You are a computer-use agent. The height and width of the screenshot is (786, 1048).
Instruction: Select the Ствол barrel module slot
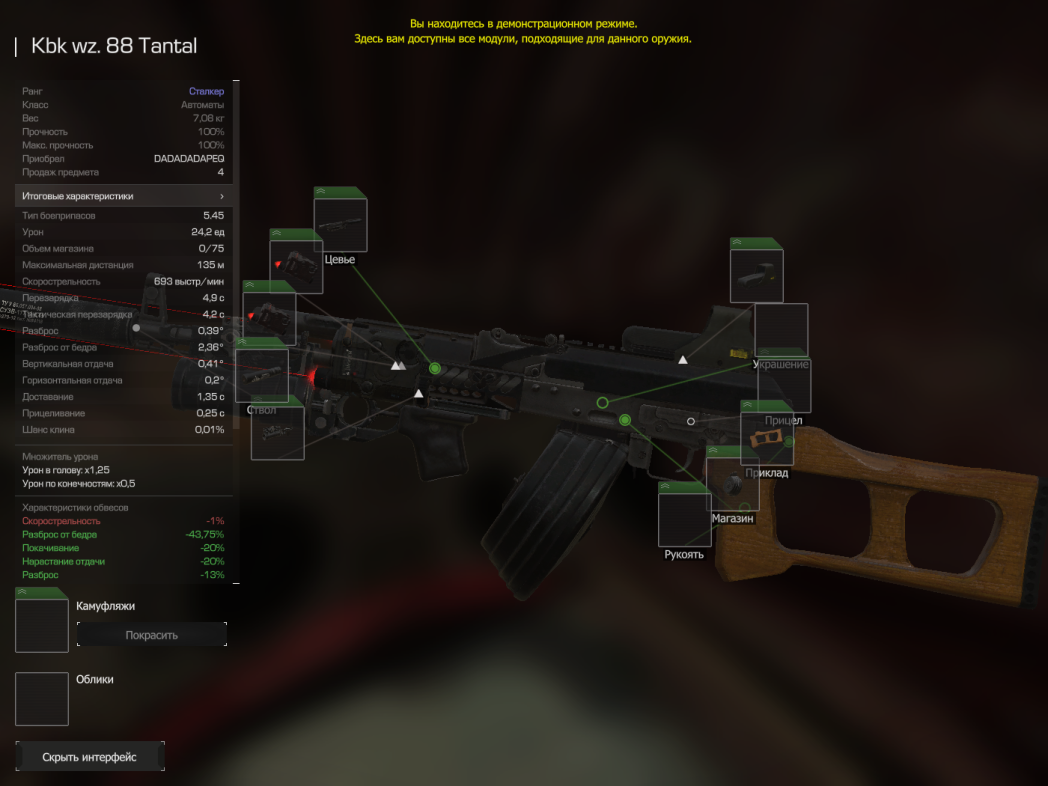pyautogui.click(x=262, y=375)
